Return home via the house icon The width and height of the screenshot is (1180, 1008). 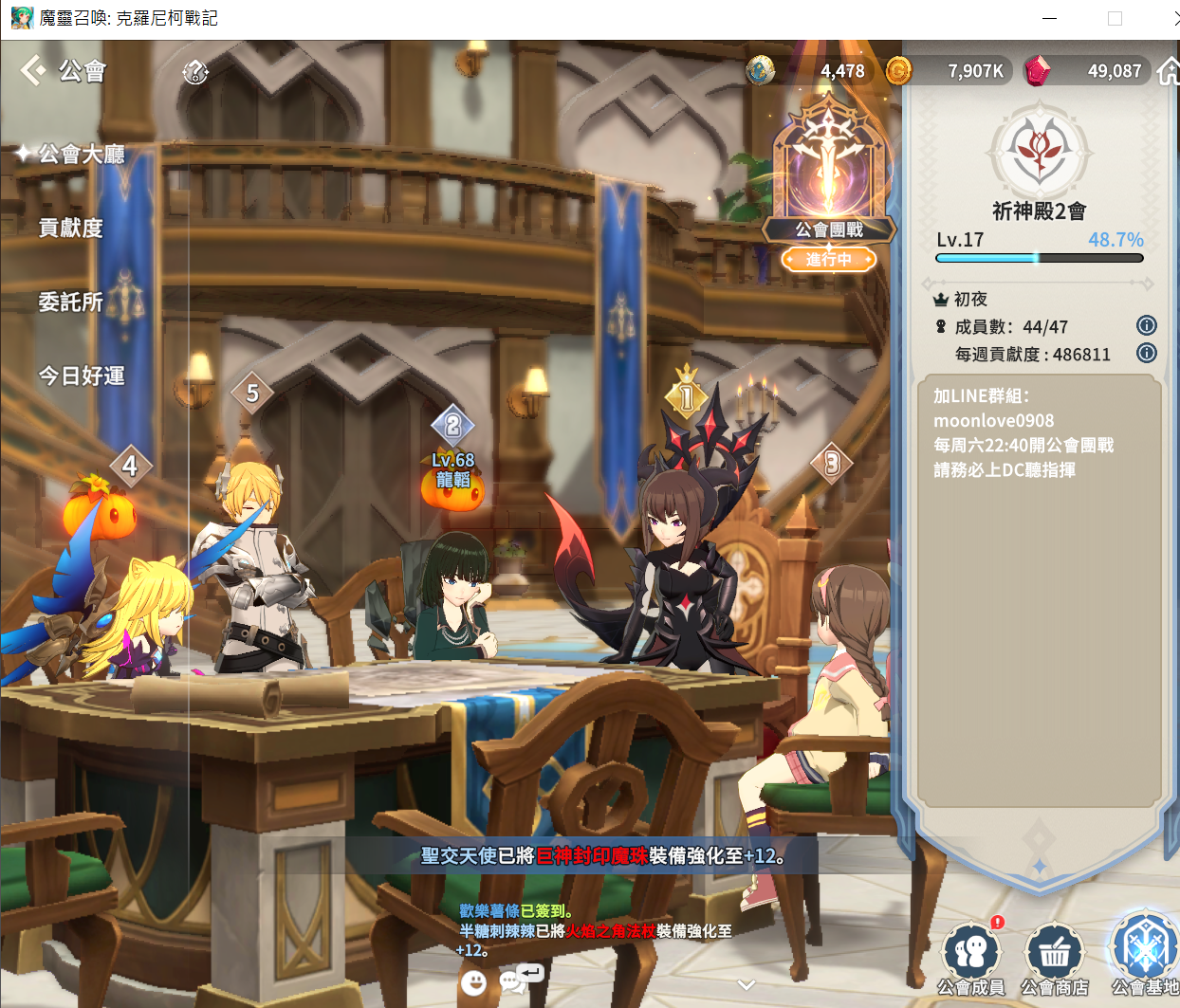1169,71
